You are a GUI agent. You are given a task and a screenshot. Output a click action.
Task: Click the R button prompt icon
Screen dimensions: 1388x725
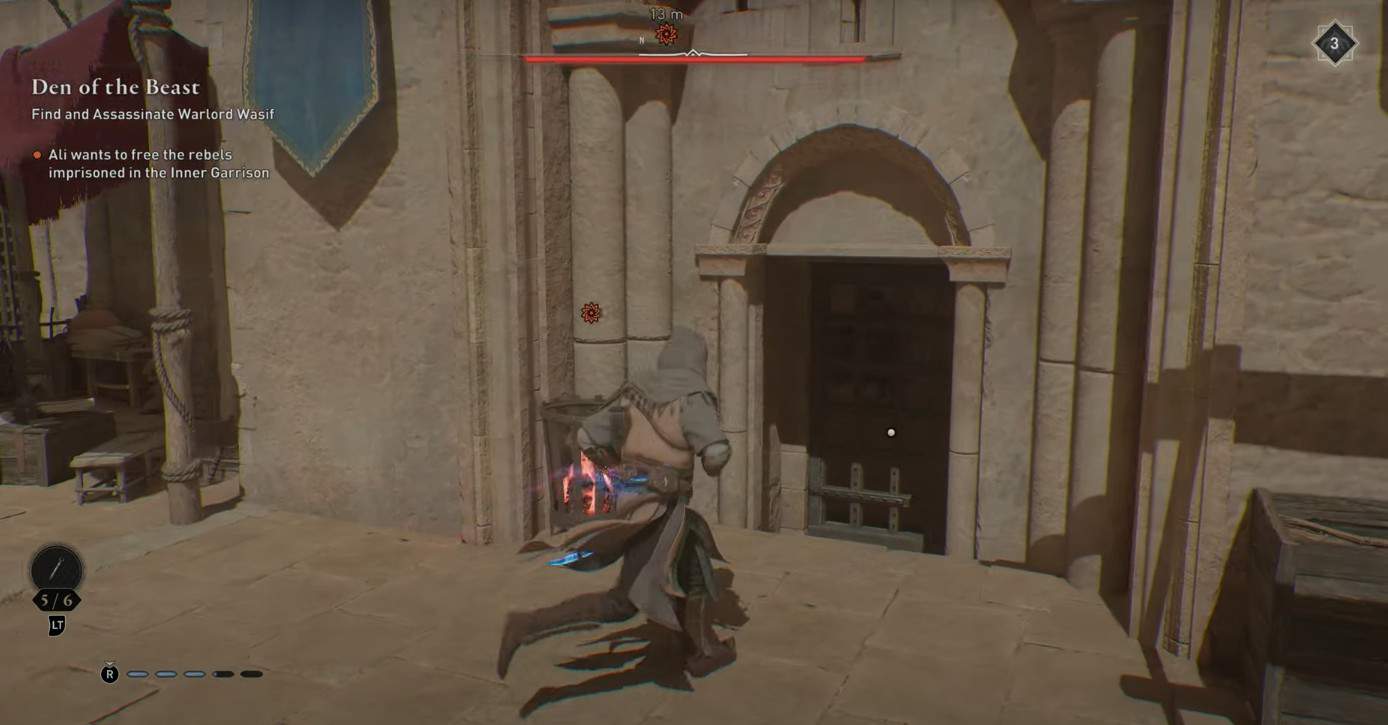tap(110, 674)
